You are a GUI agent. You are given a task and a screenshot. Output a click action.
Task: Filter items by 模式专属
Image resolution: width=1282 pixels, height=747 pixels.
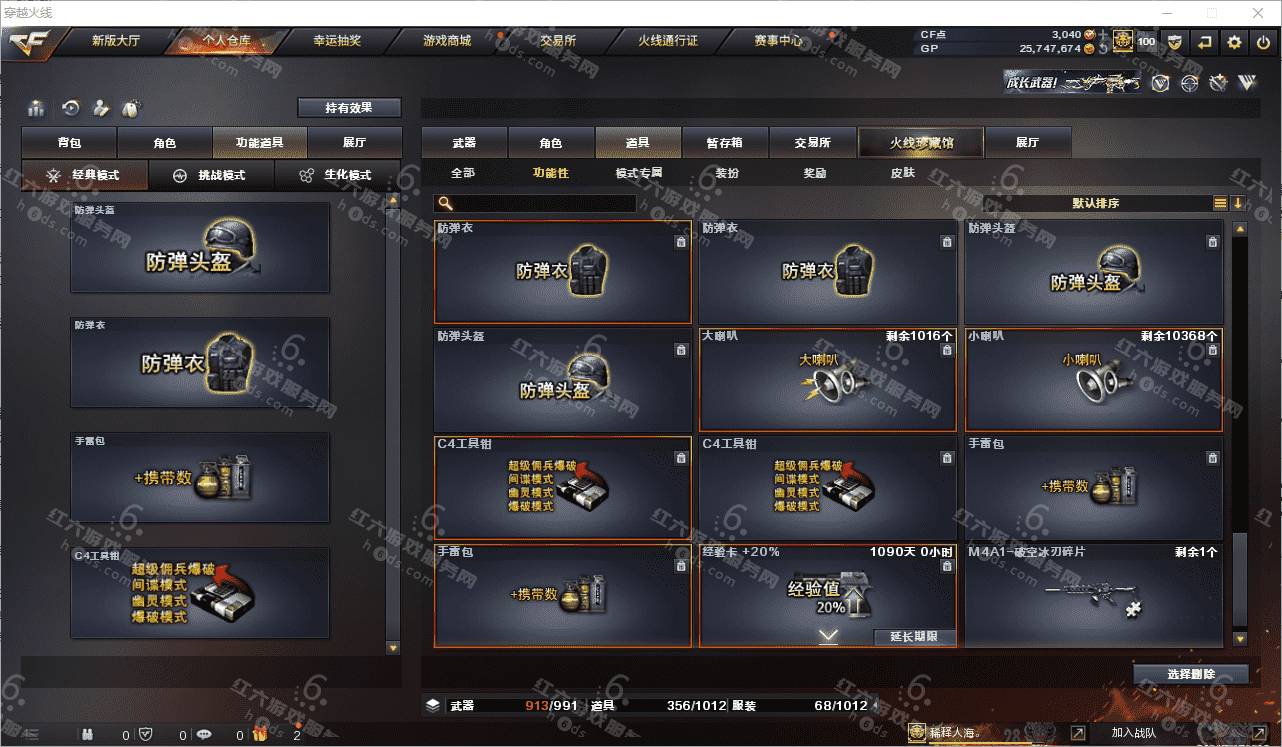click(x=639, y=173)
